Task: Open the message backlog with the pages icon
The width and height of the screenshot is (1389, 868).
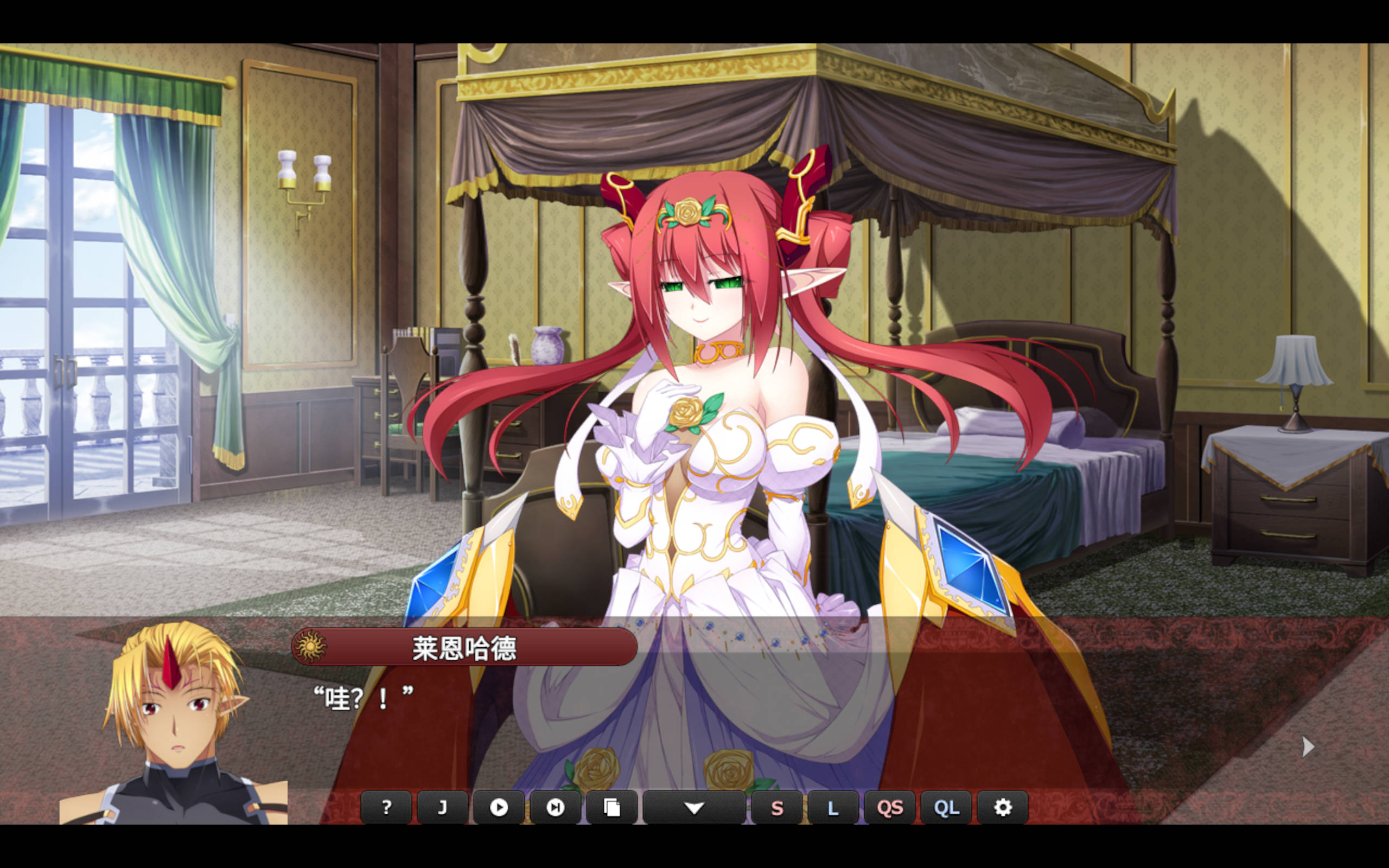Action: [612, 807]
